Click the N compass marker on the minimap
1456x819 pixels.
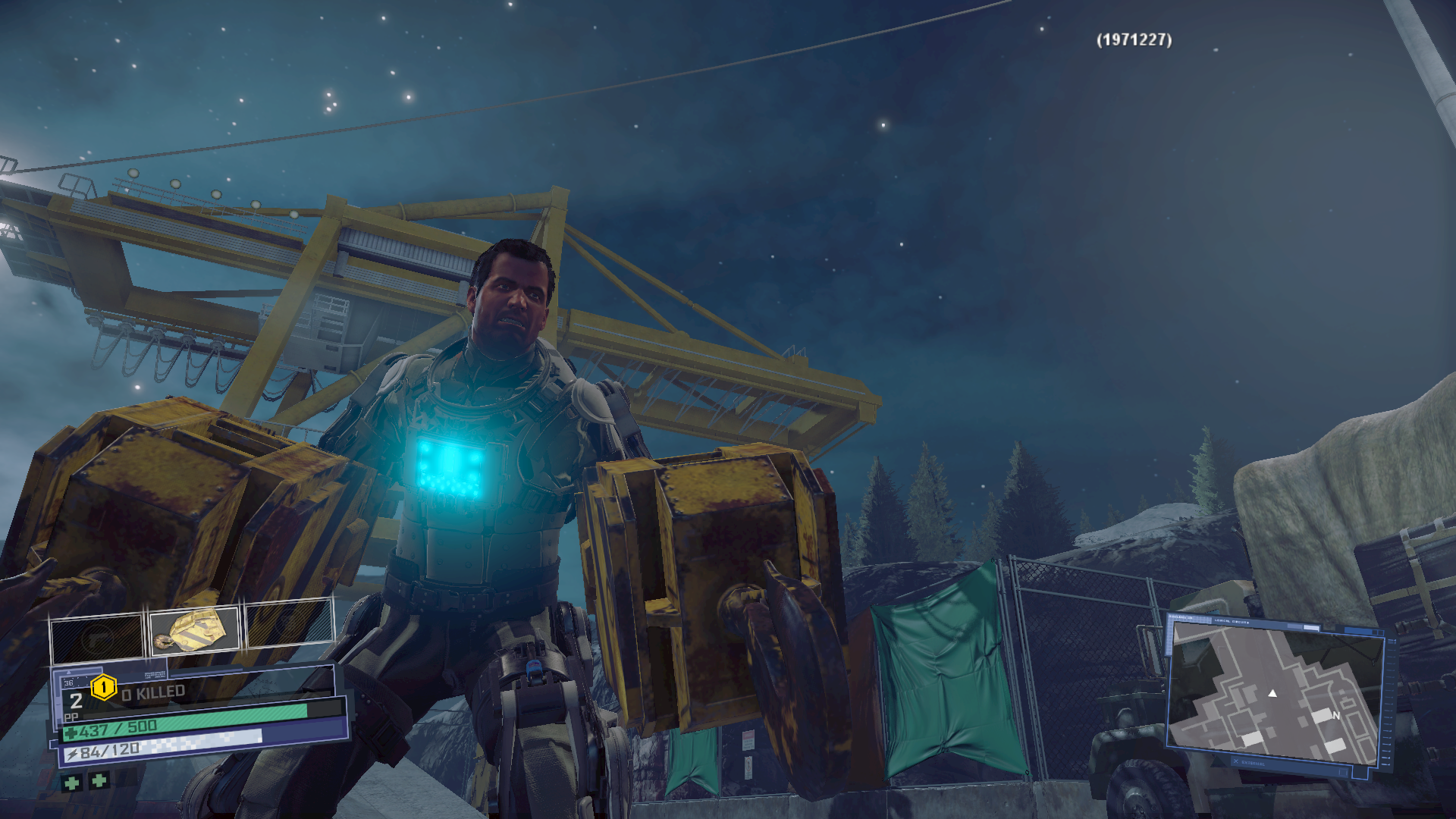click(x=1336, y=716)
